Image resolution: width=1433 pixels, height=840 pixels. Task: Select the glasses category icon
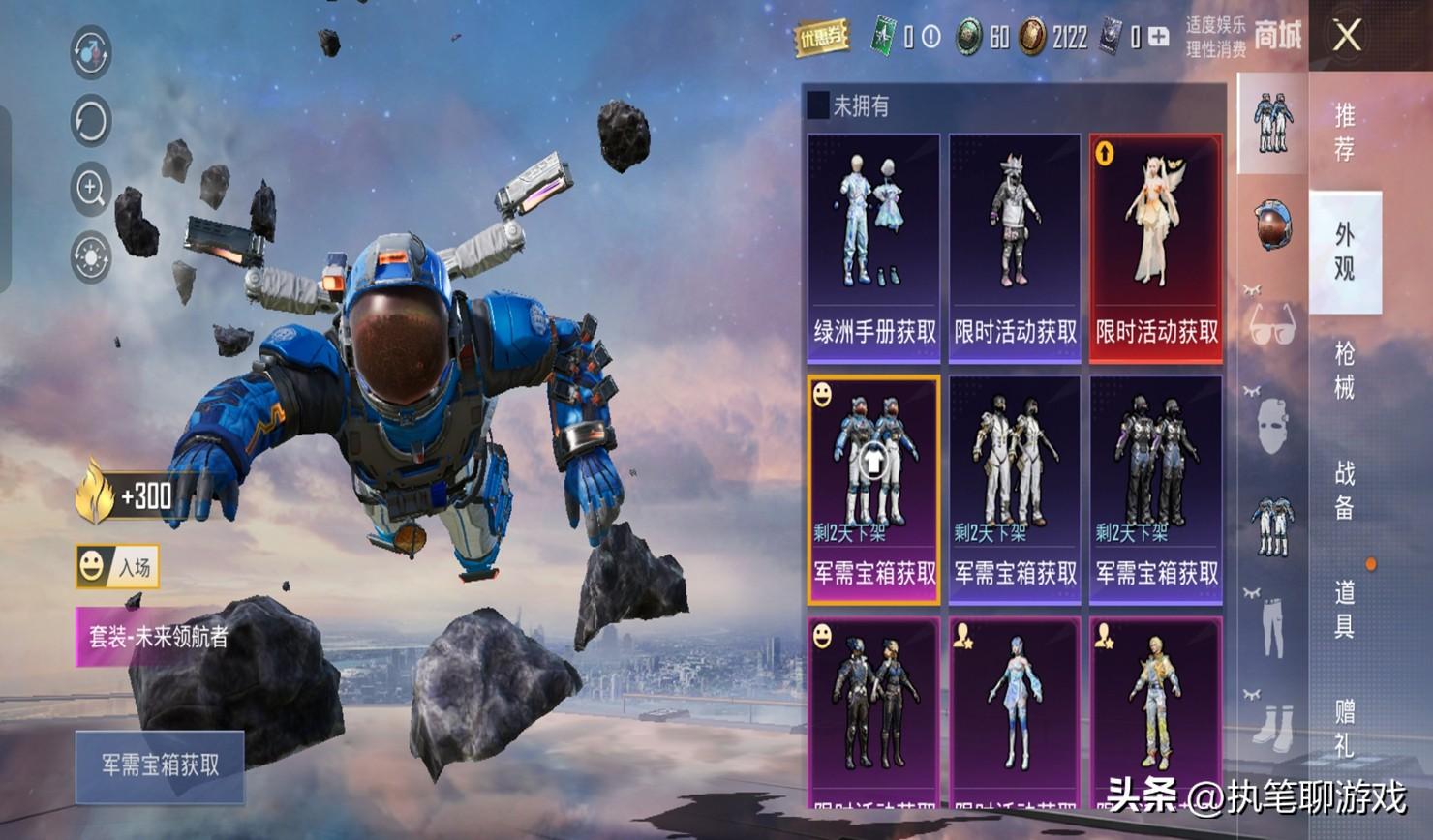(1272, 324)
